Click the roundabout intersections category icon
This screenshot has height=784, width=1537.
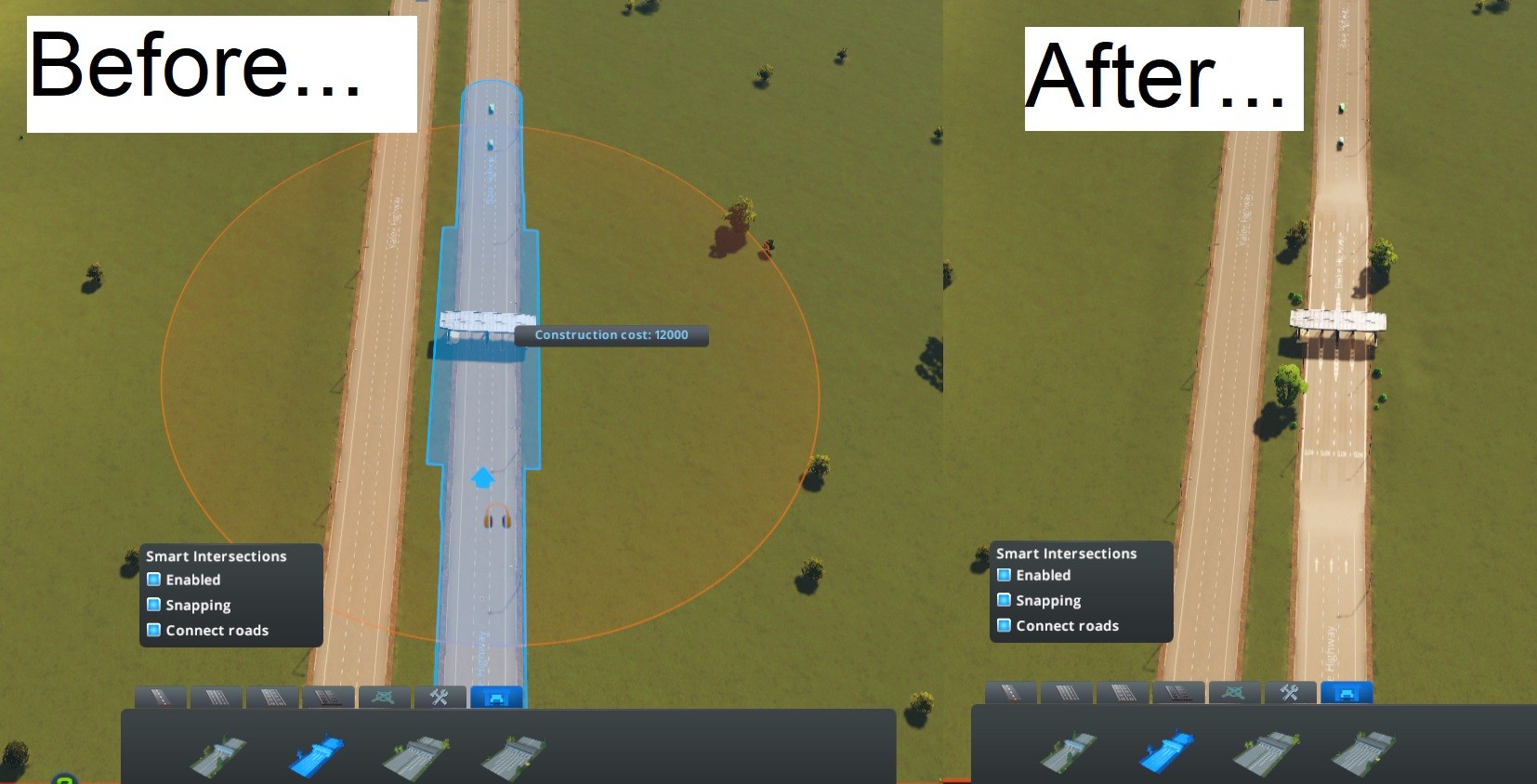pyautogui.click(x=385, y=697)
